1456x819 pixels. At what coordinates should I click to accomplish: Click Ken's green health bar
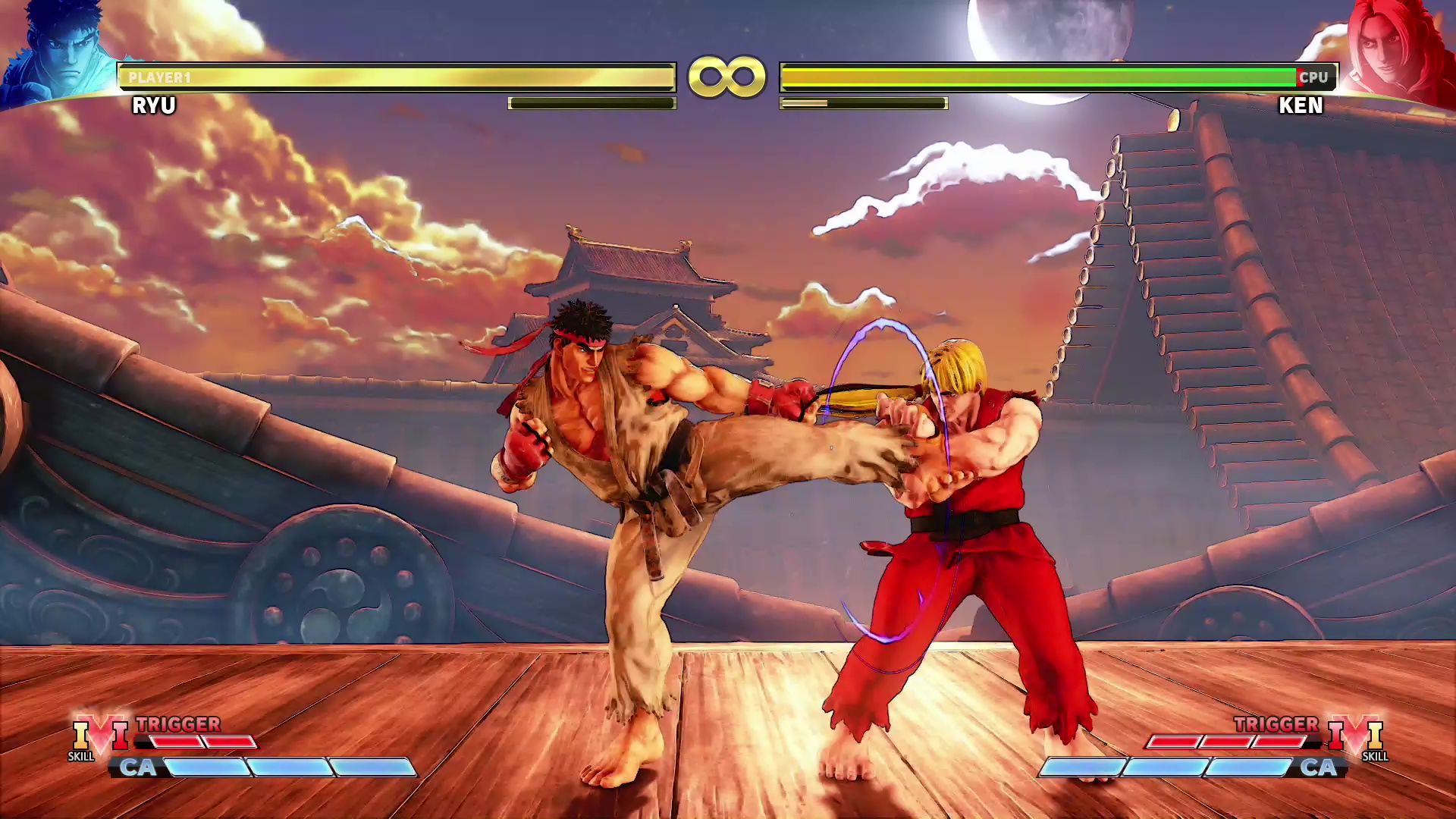click(x=1039, y=75)
